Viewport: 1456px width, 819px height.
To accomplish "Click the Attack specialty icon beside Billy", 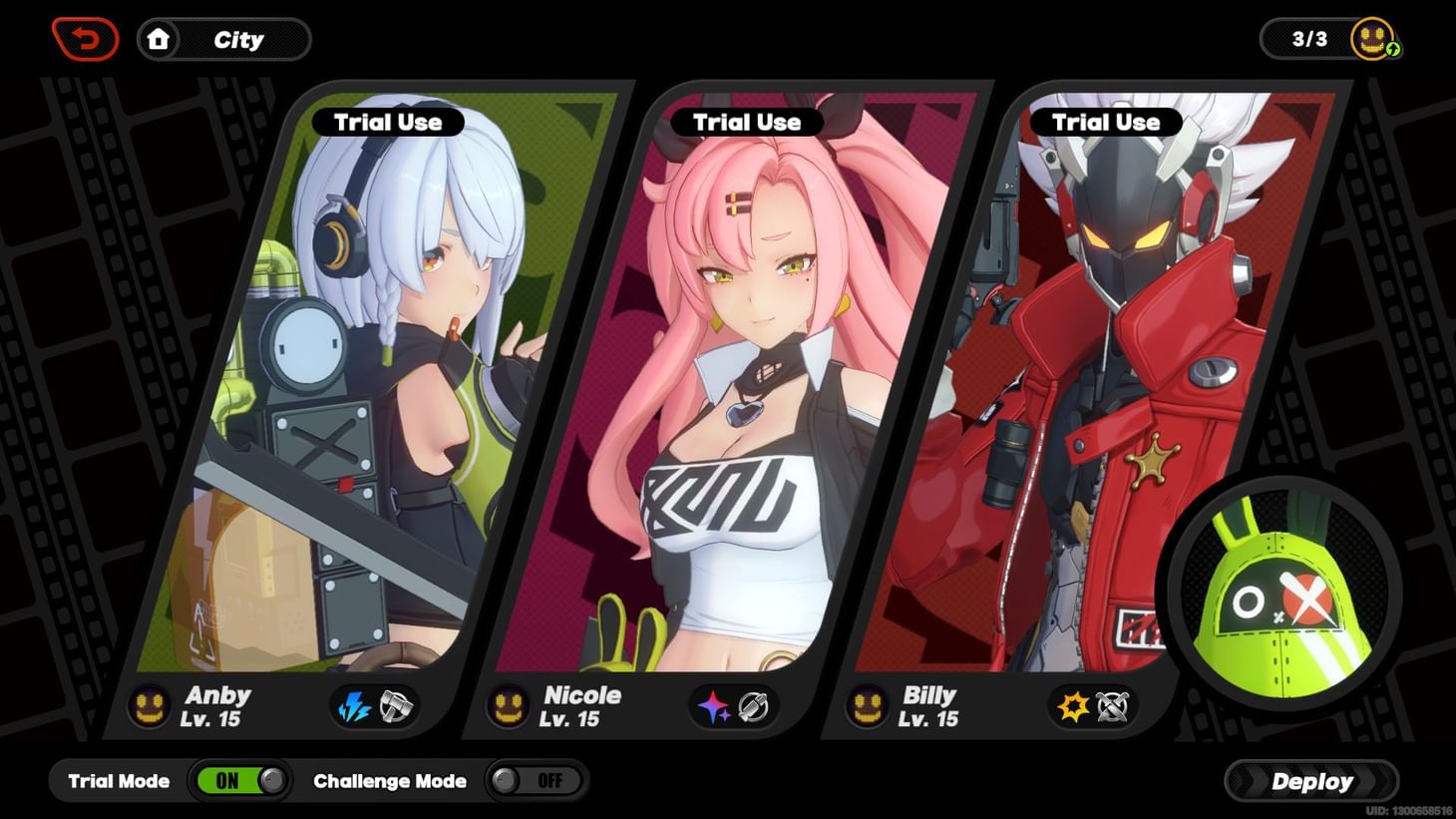I will (x=1114, y=705).
